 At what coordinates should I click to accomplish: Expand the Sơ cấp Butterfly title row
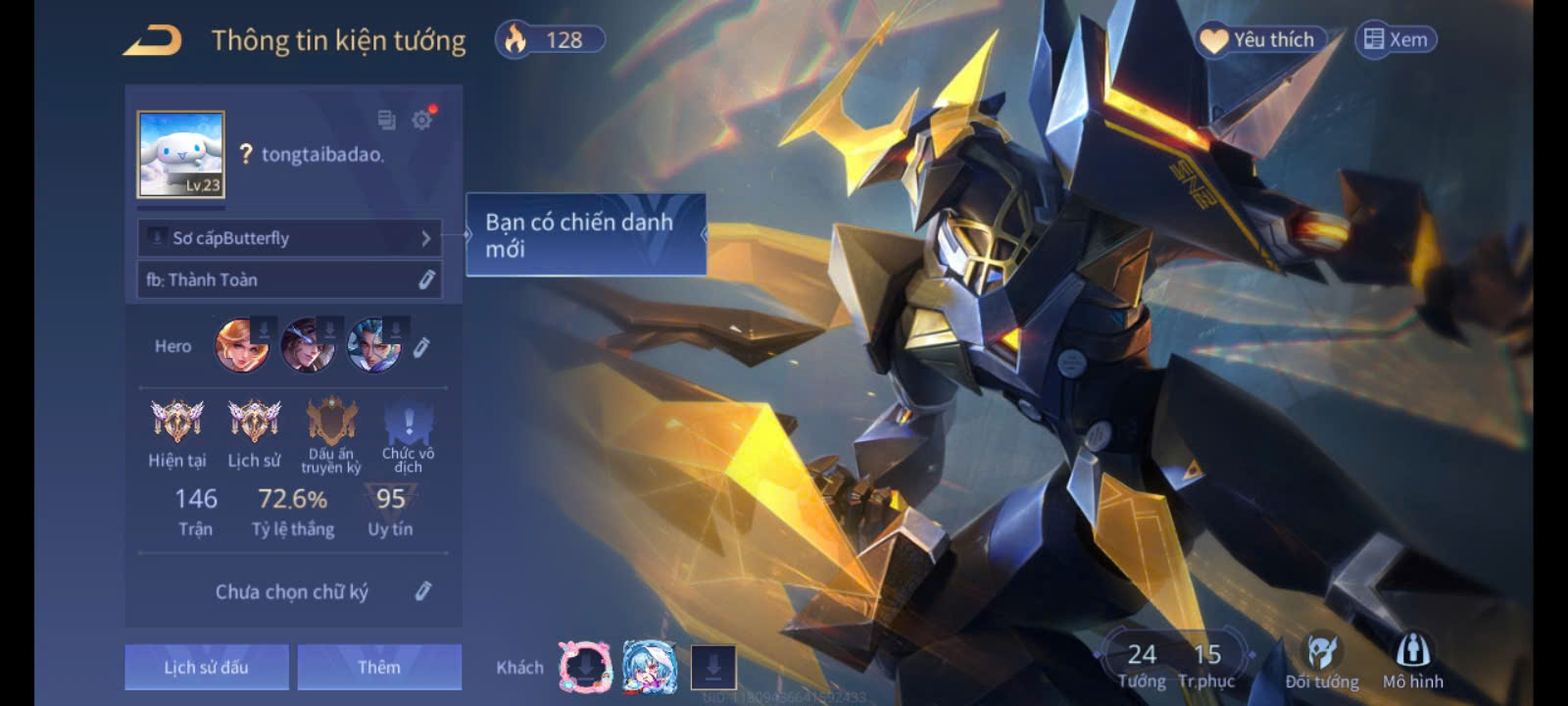click(x=290, y=238)
